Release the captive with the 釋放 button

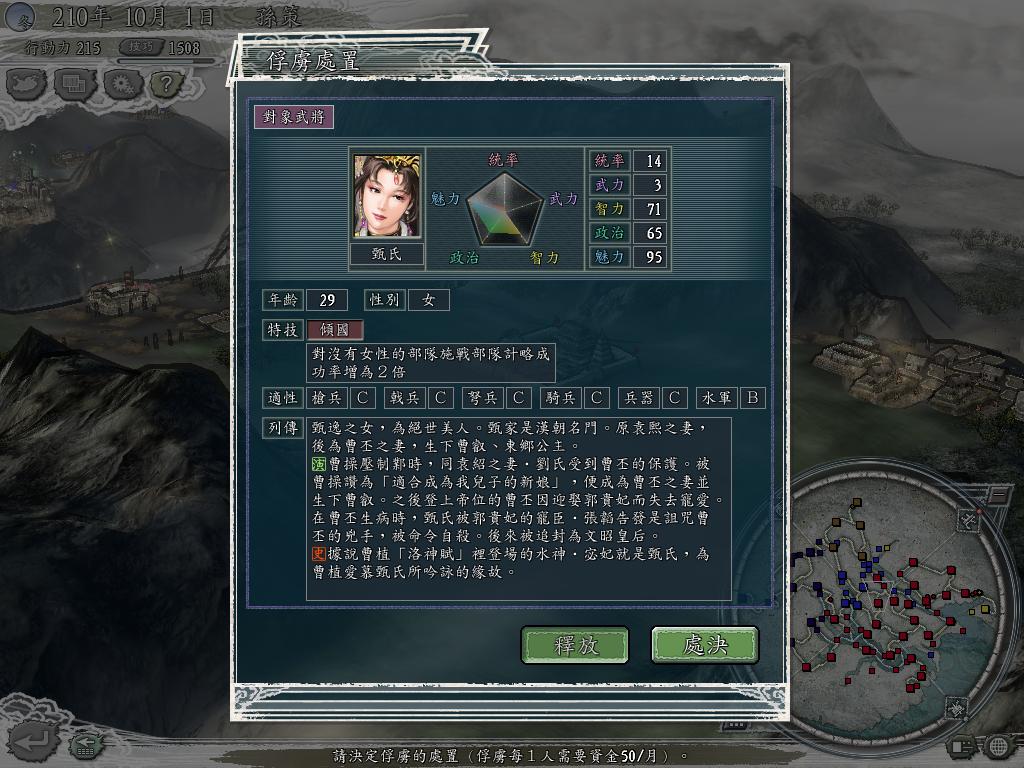pyautogui.click(x=575, y=645)
